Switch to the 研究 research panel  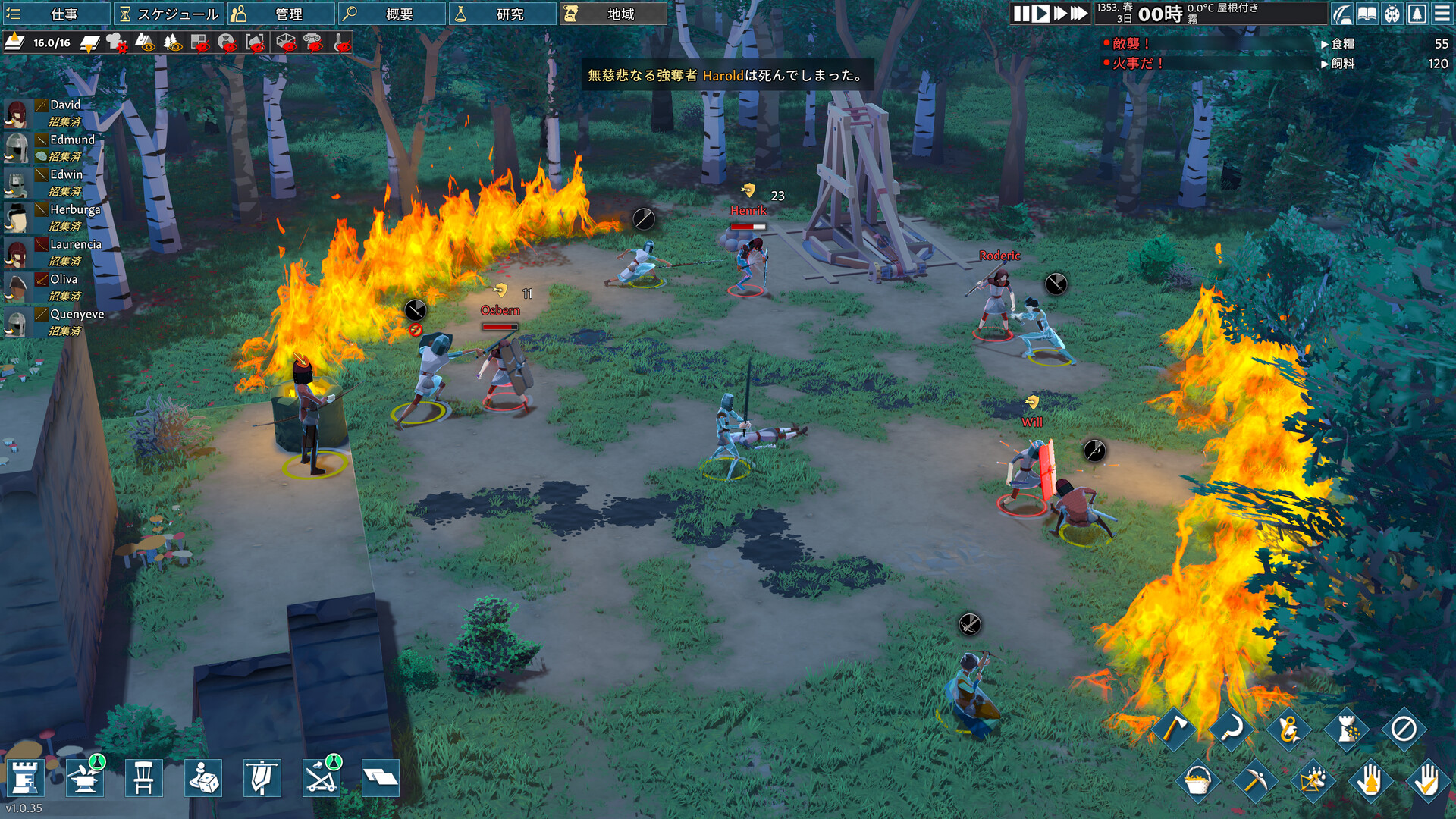[x=501, y=14]
